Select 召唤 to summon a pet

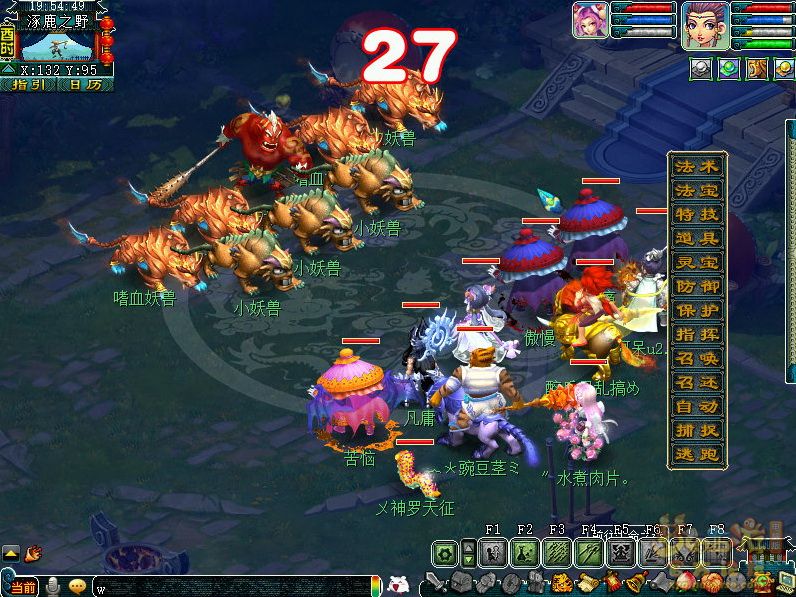pos(697,358)
